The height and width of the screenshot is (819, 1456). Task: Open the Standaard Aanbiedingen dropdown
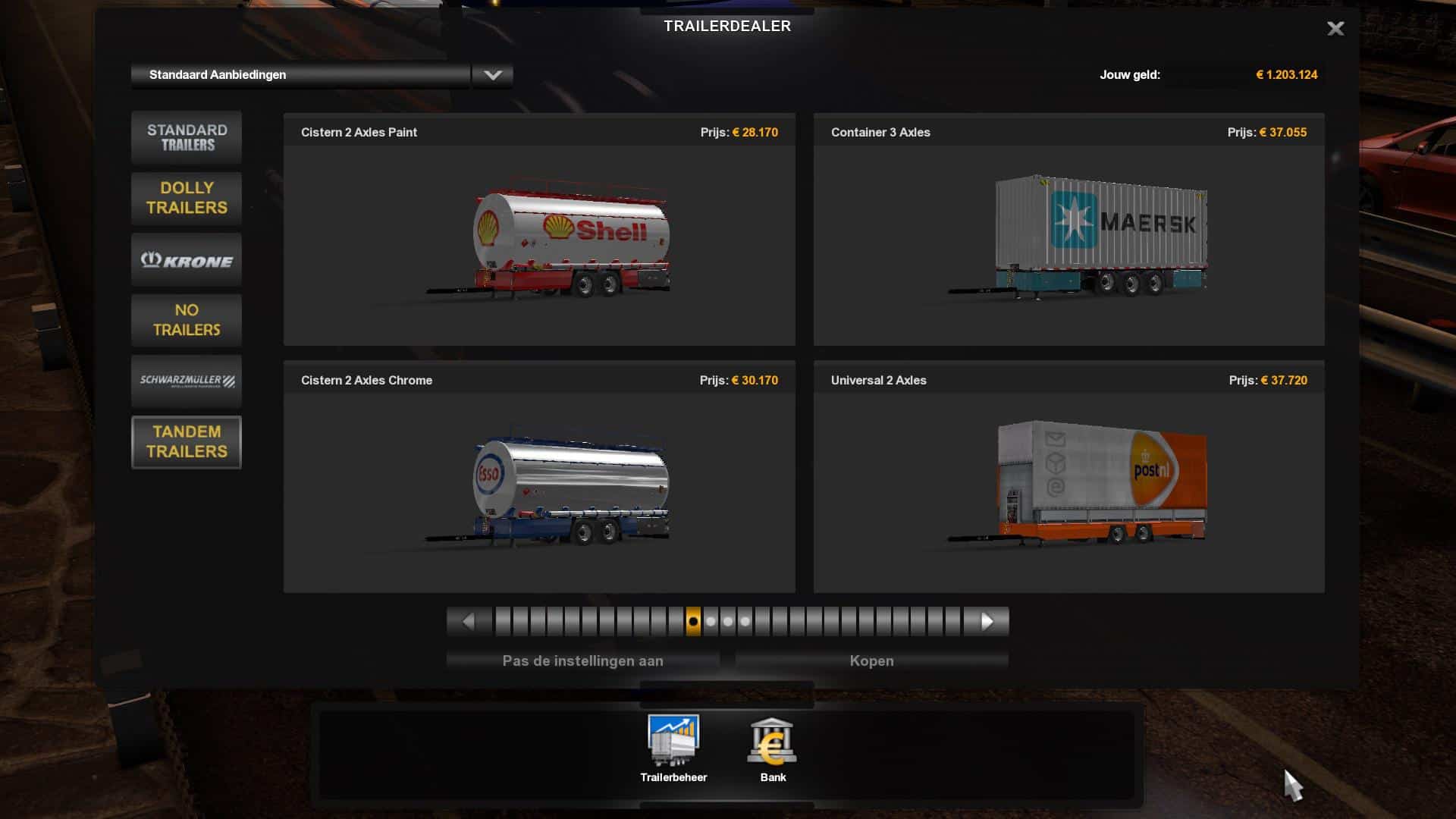coord(492,75)
